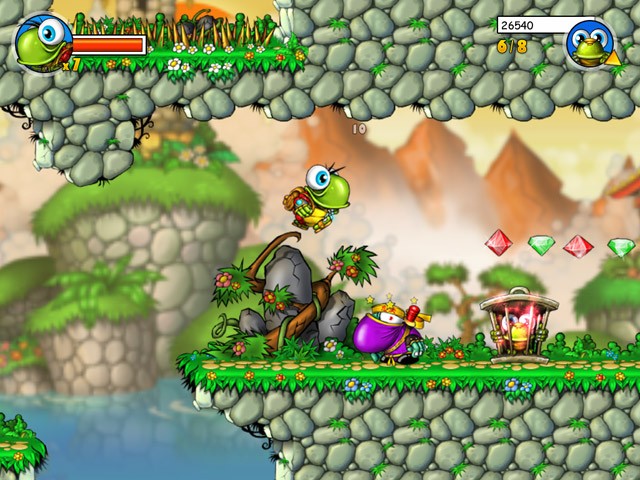This screenshot has height=480, width=640.
Task: Select the baby turtle rescue icon
Action: [590, 43]
